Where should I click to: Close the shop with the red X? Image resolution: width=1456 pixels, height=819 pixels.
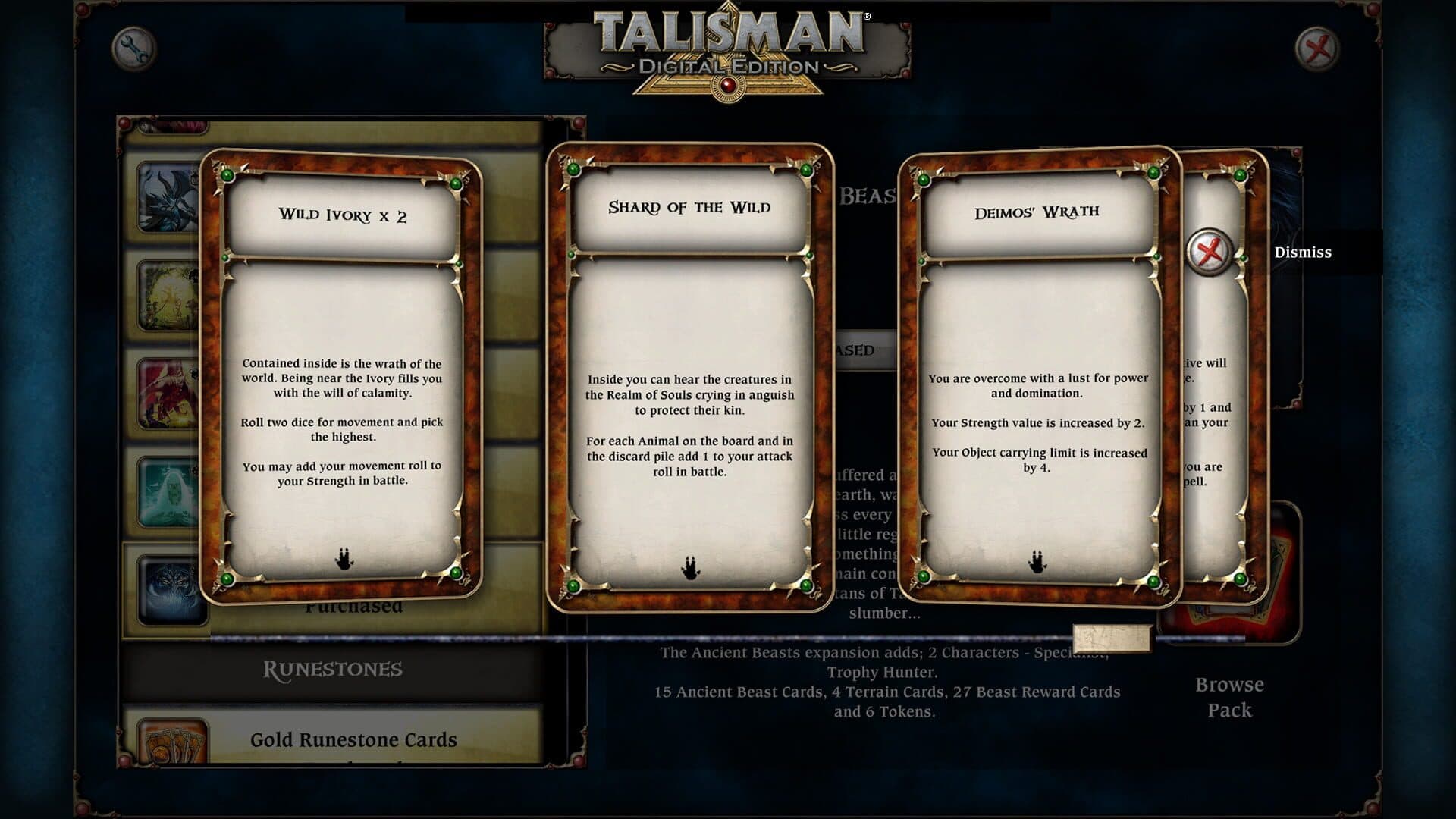1317,49
